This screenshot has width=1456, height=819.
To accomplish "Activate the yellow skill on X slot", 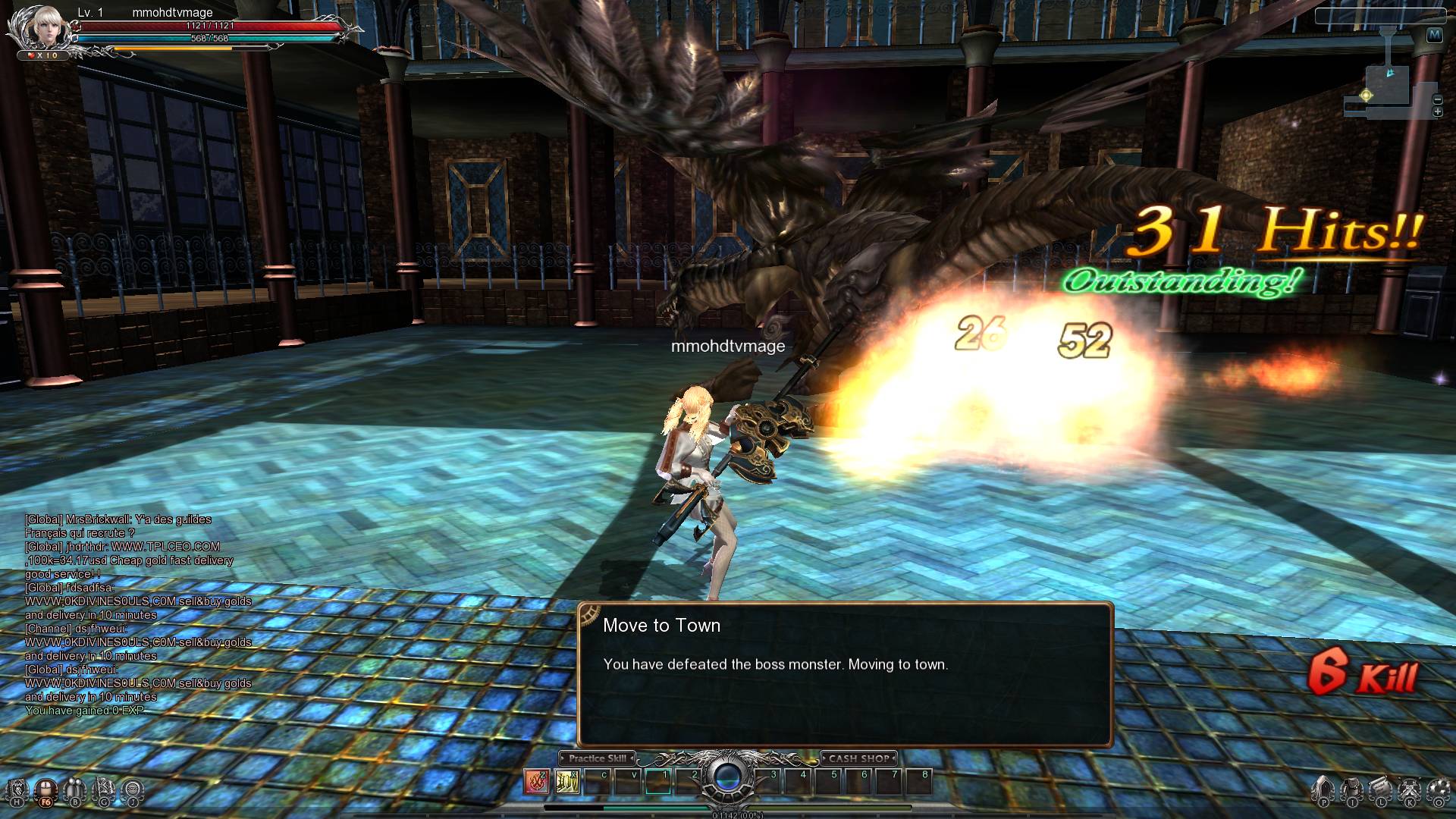I will (x=566, y=781).
